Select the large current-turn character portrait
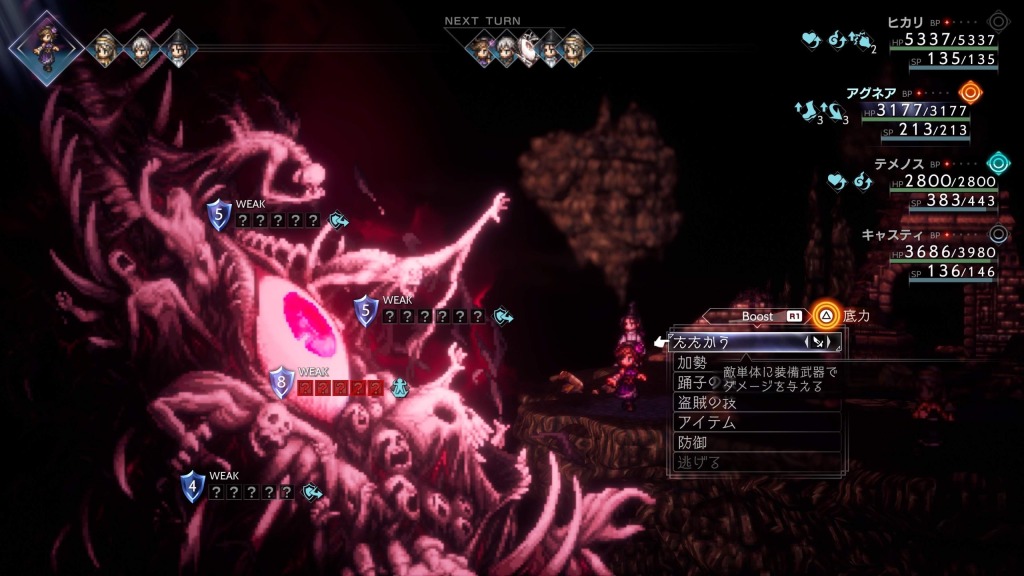Viewport: 1024px width, 576px height. [46, 43]
